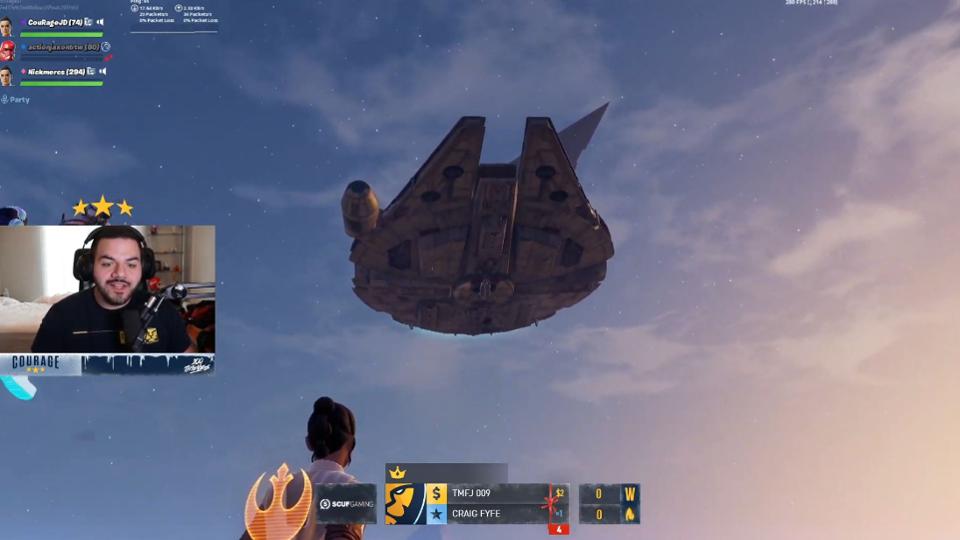
Task: Click the streamer webcam overlay
Action: [107, 288]
